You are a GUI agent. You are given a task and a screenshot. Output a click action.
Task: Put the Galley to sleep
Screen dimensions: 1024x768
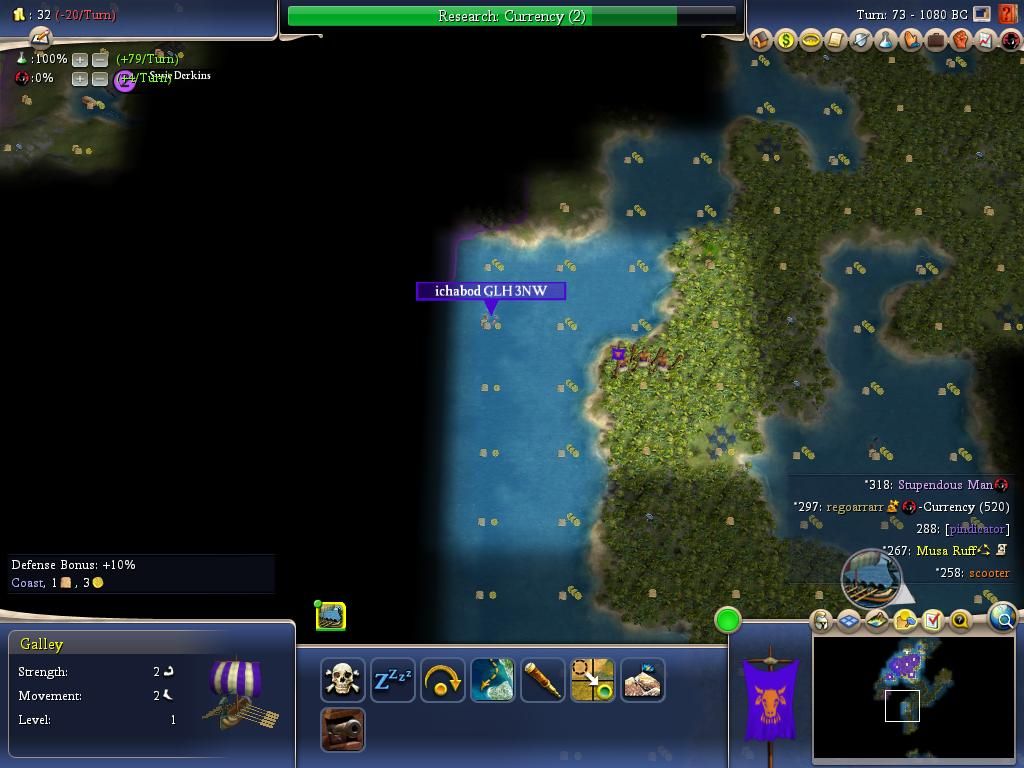tap(392, 680)
